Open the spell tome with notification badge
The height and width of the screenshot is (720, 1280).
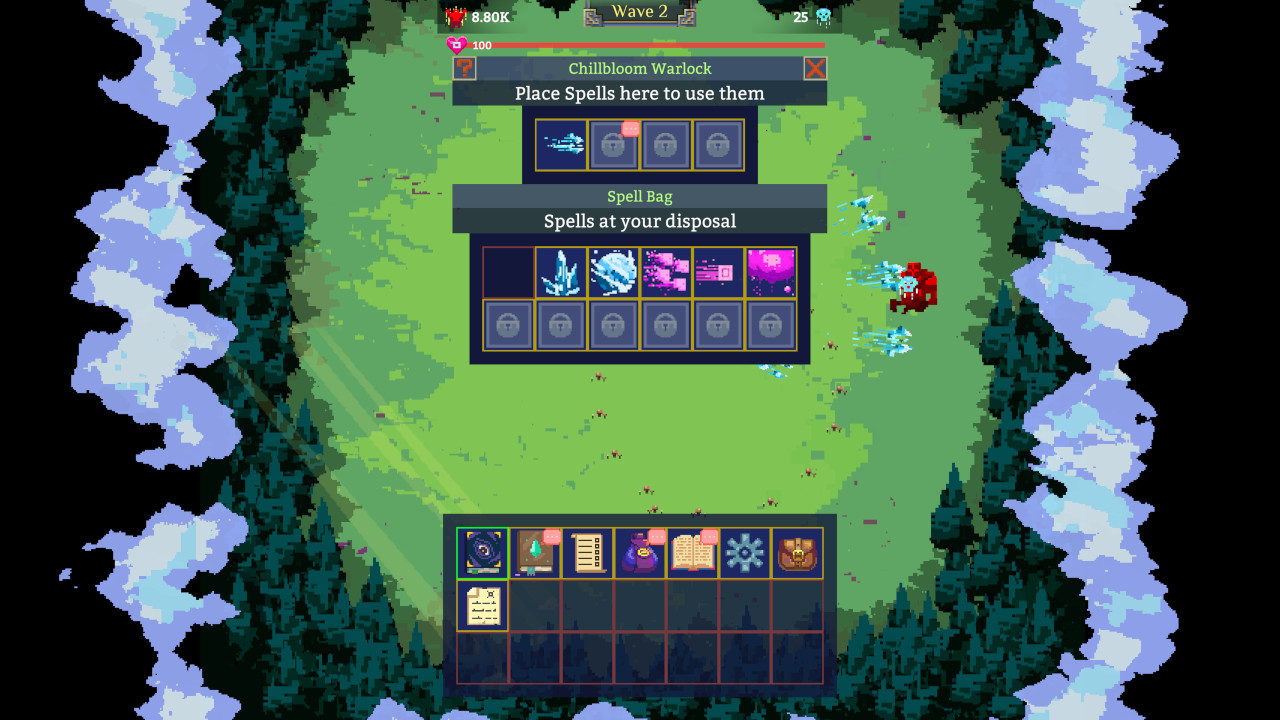point(693,553)
